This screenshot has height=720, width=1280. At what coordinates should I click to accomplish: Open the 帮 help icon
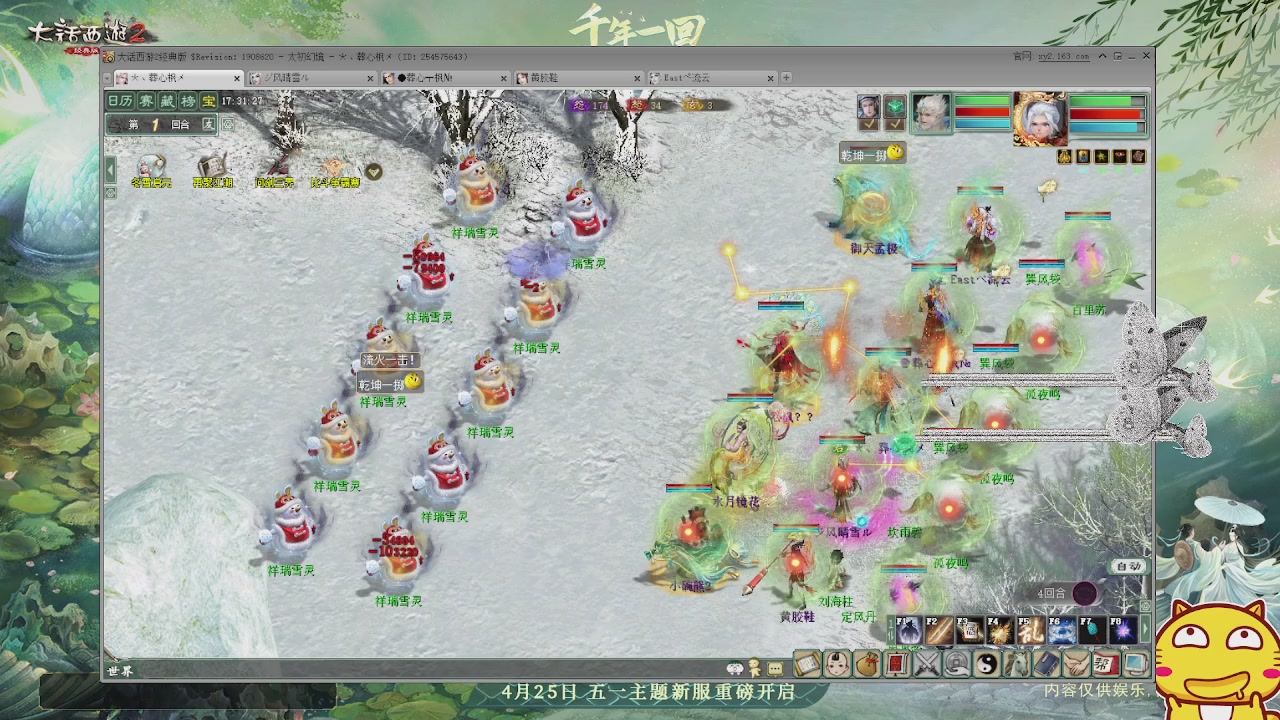(x=1104, y=665)
